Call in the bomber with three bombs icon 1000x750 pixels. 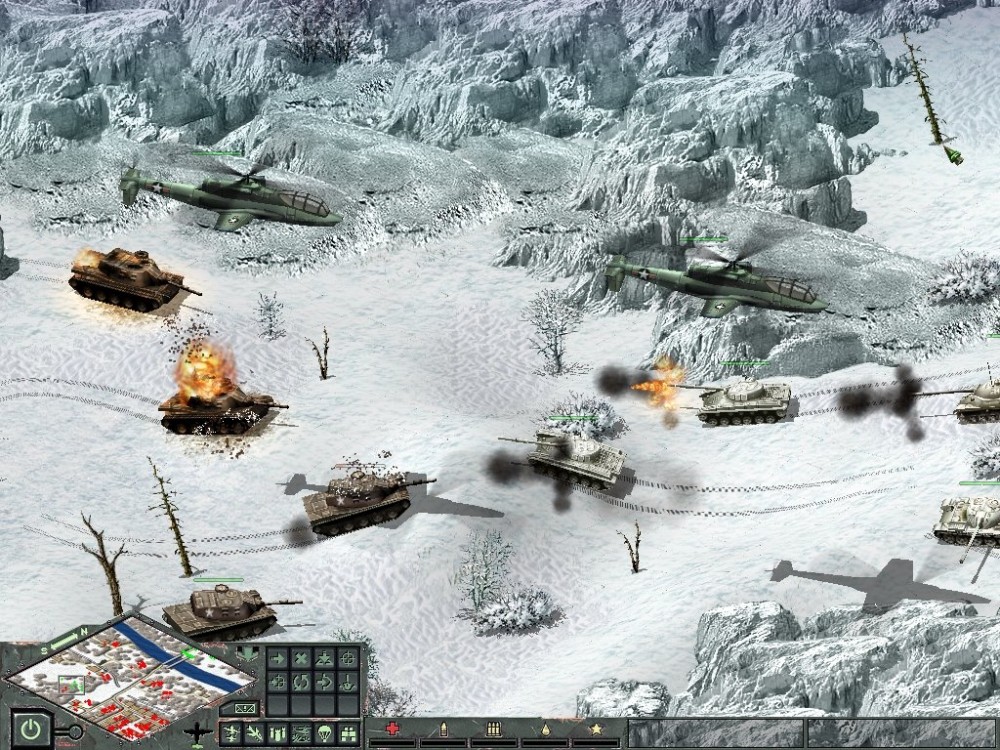coord(278,733)
